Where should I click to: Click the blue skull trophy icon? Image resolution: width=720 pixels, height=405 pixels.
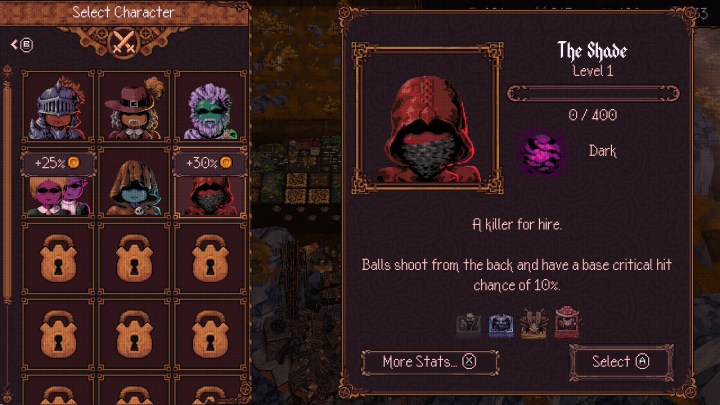pyautogui.click(x=501, y=323)
